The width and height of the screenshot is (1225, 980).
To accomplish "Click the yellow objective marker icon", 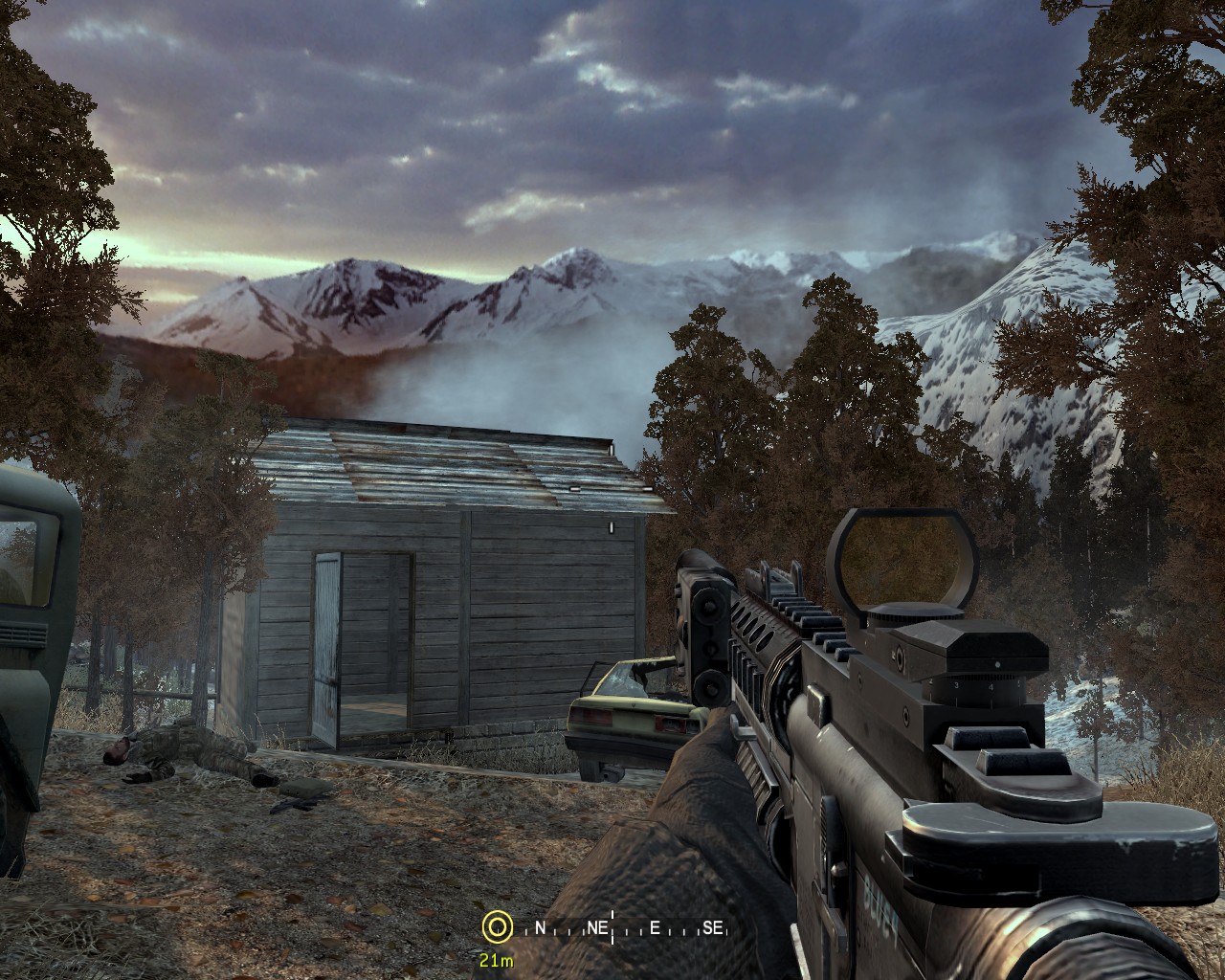I will 495,926.
